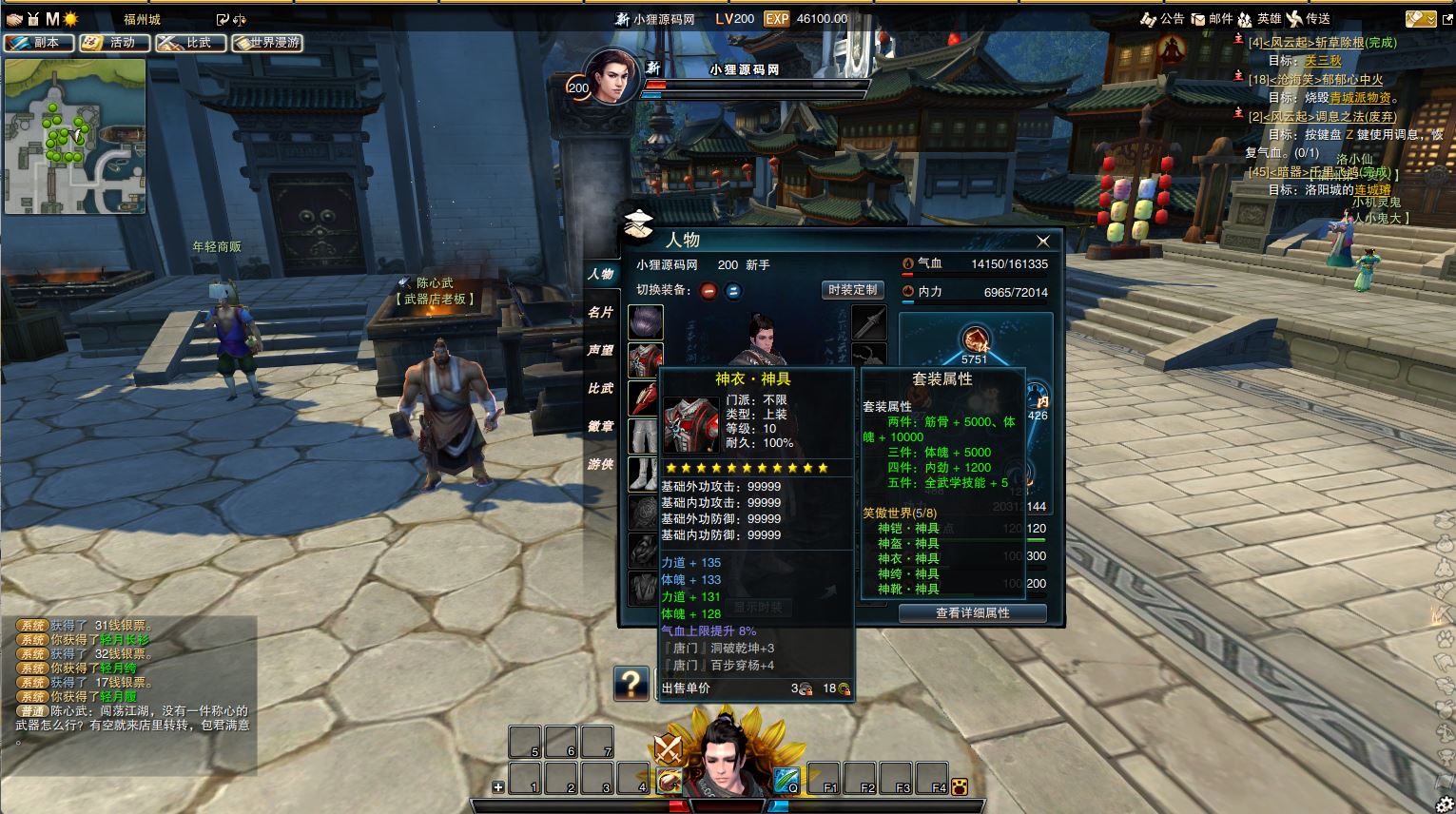Open the 英雄 hero menu
This screenshot has height=814, width=1456.
click(x=1259, y=19)
